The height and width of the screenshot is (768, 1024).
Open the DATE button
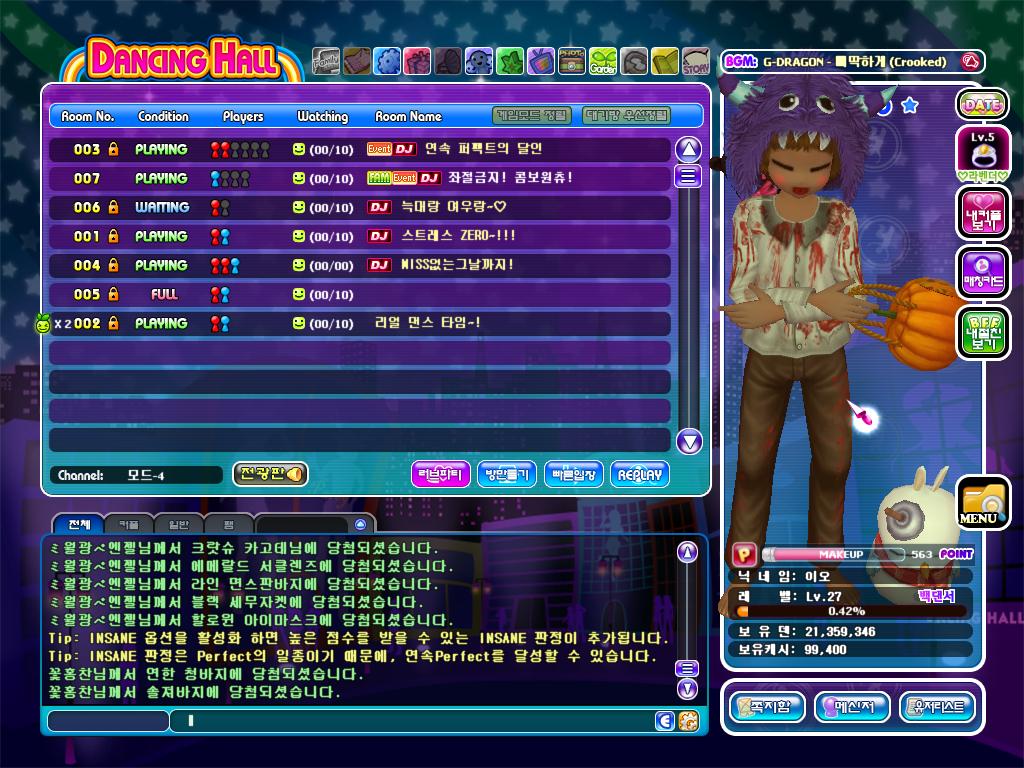(x=982, y=104)
